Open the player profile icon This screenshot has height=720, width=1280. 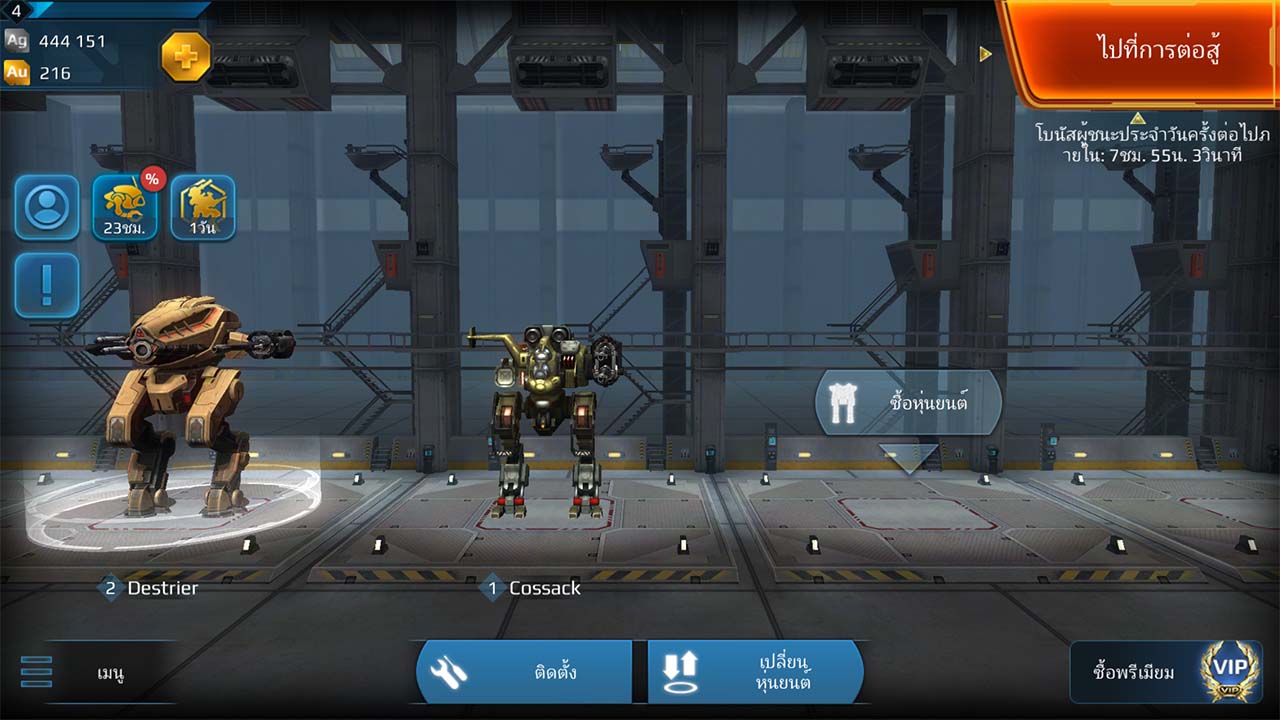(x=47, y=207)
